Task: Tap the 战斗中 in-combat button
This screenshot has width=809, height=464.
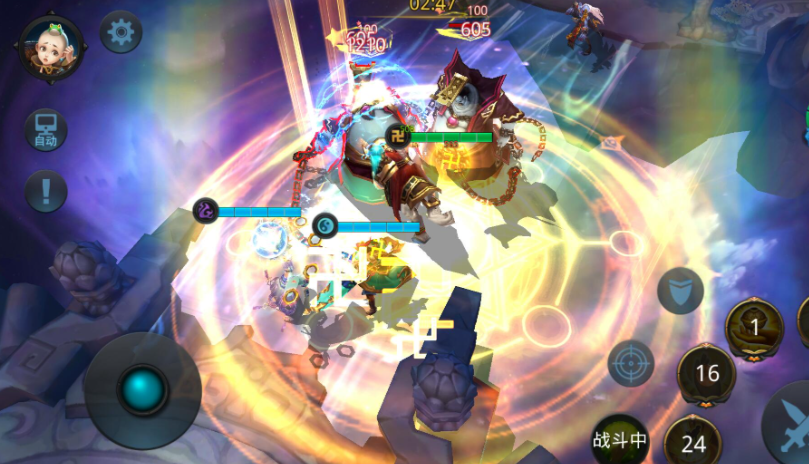Action: (620, 439)
